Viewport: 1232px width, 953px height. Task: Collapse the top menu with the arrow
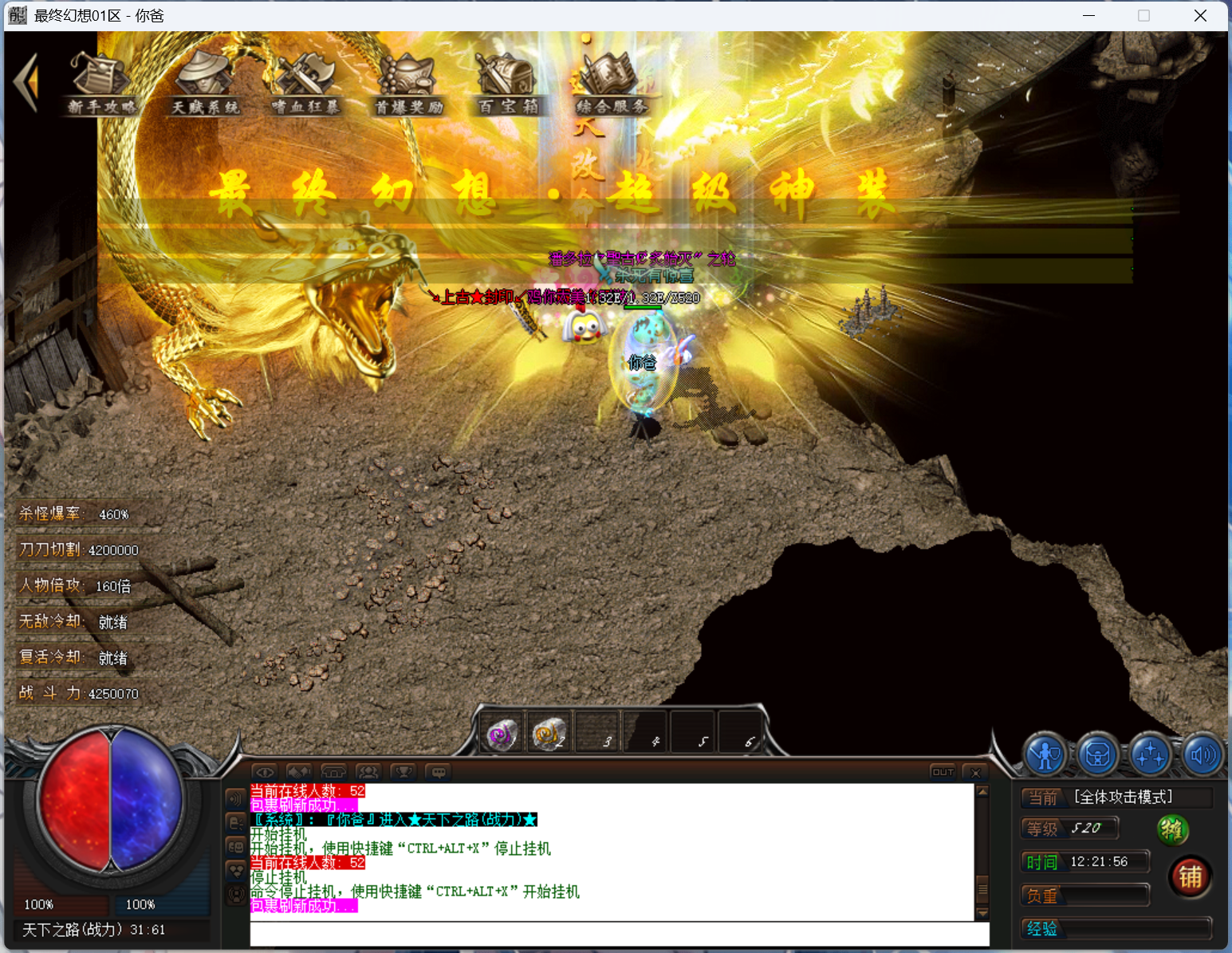pyautogui.click(x=26, y=81)
